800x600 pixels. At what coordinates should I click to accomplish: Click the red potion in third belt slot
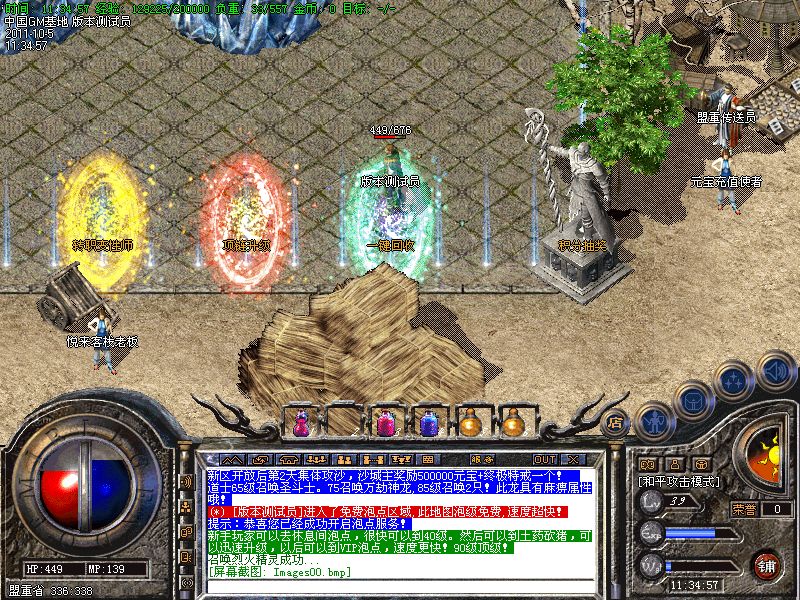click(385, 422)
